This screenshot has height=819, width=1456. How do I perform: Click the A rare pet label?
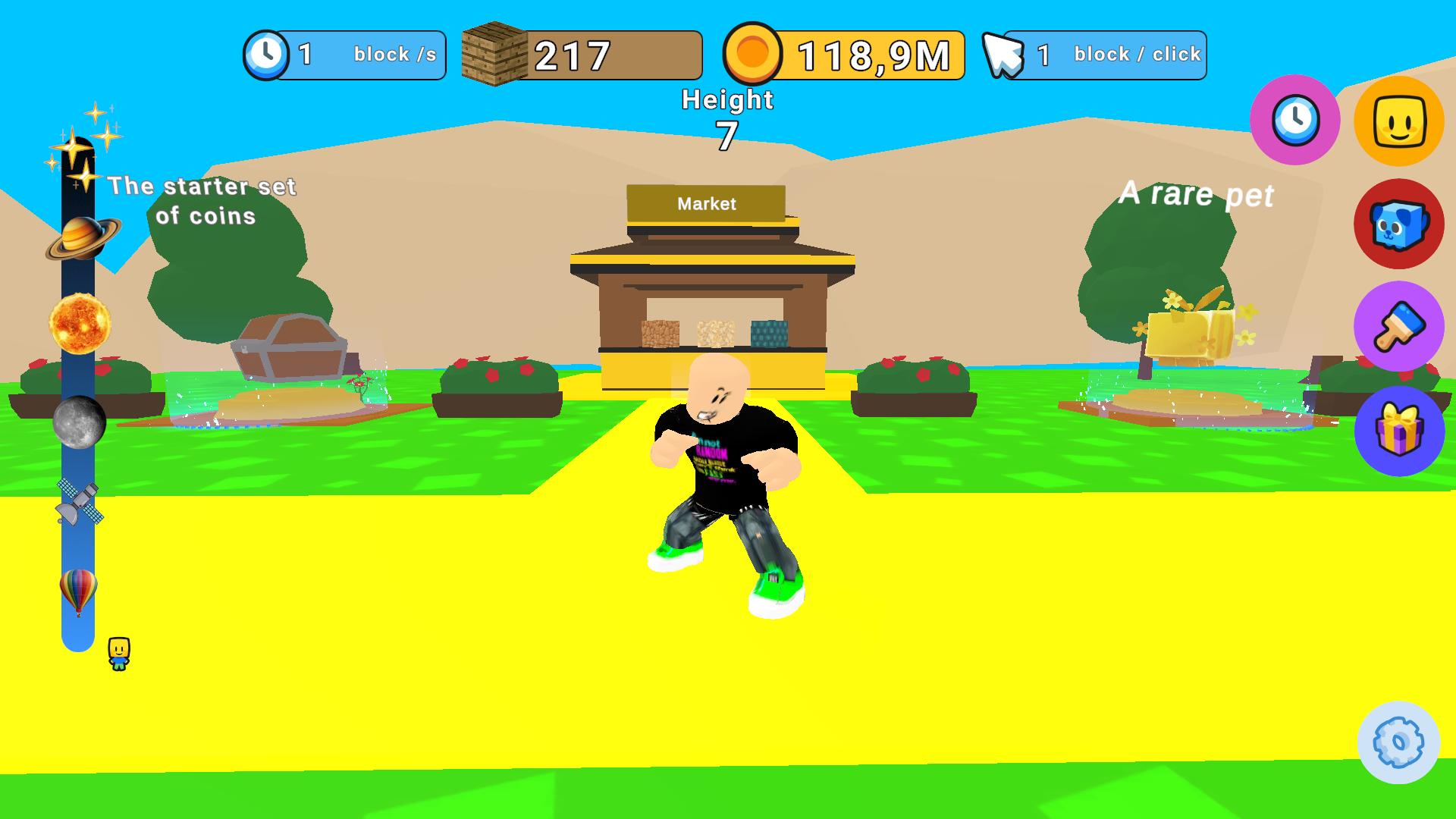(1197, 196)
